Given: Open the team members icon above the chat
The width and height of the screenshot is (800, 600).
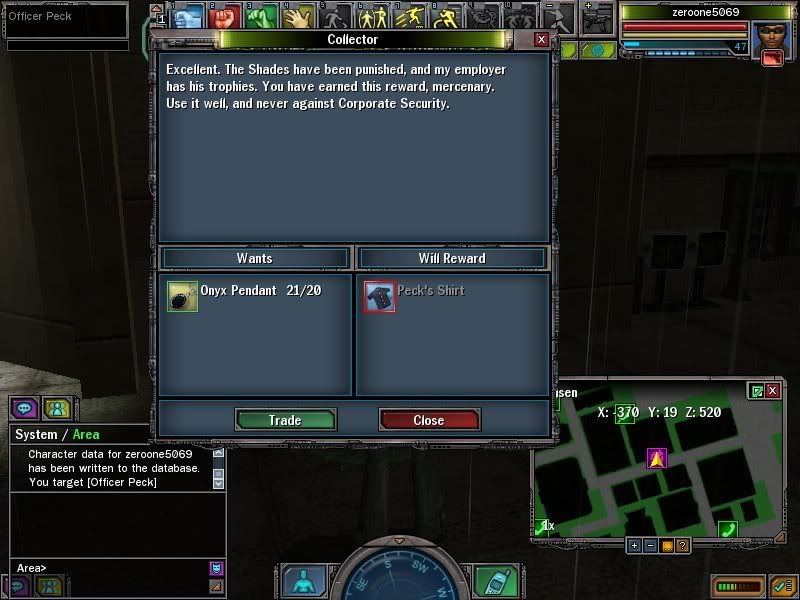Looking at the screenshot, I should tap(58, 408).
